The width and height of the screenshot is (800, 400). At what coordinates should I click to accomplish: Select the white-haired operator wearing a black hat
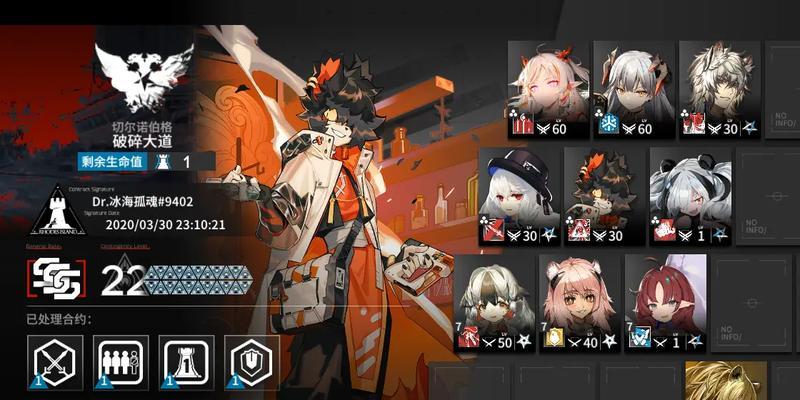[x=517, y=197]
